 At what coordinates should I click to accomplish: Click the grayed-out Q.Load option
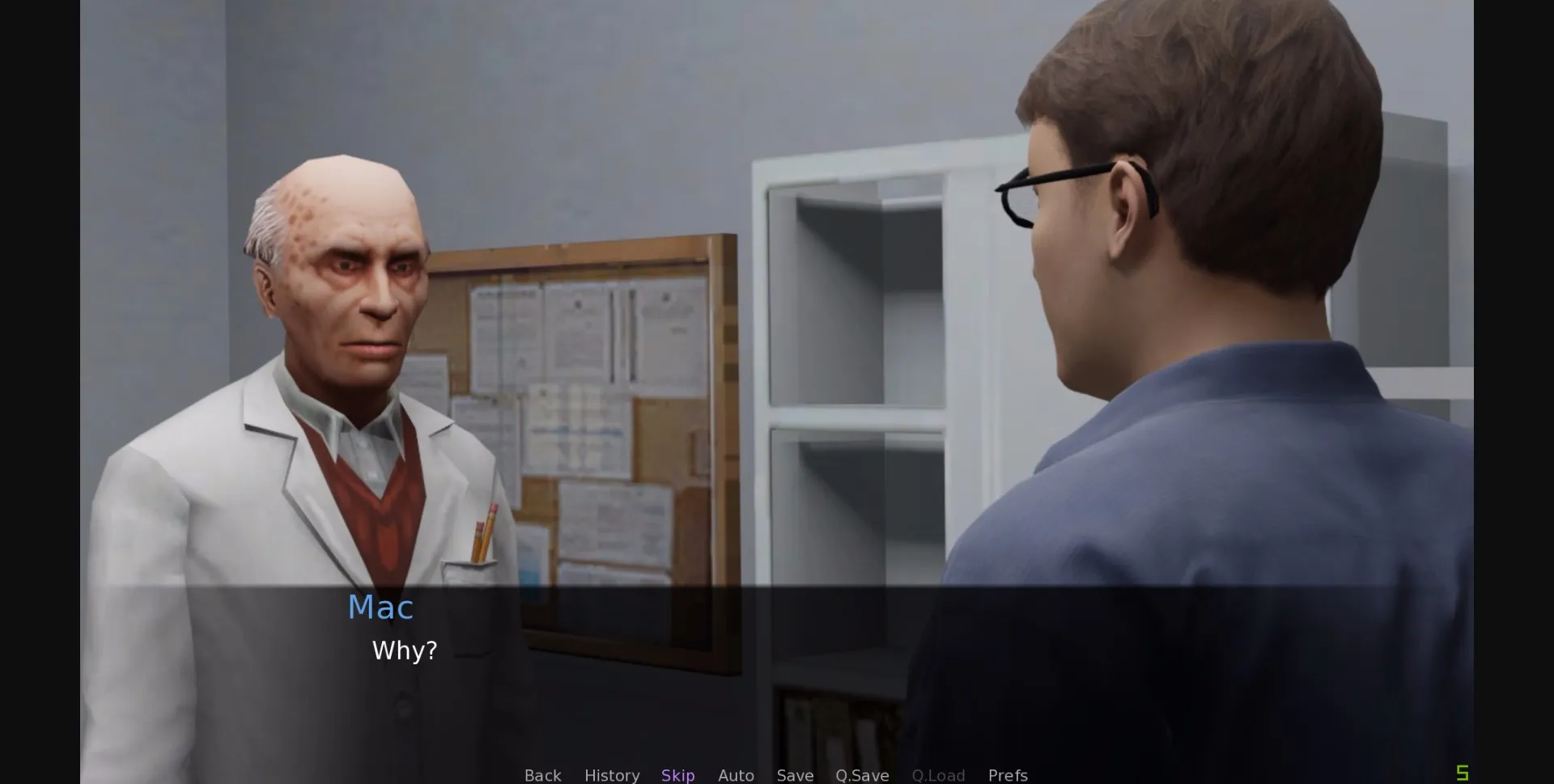coord(938,774)
